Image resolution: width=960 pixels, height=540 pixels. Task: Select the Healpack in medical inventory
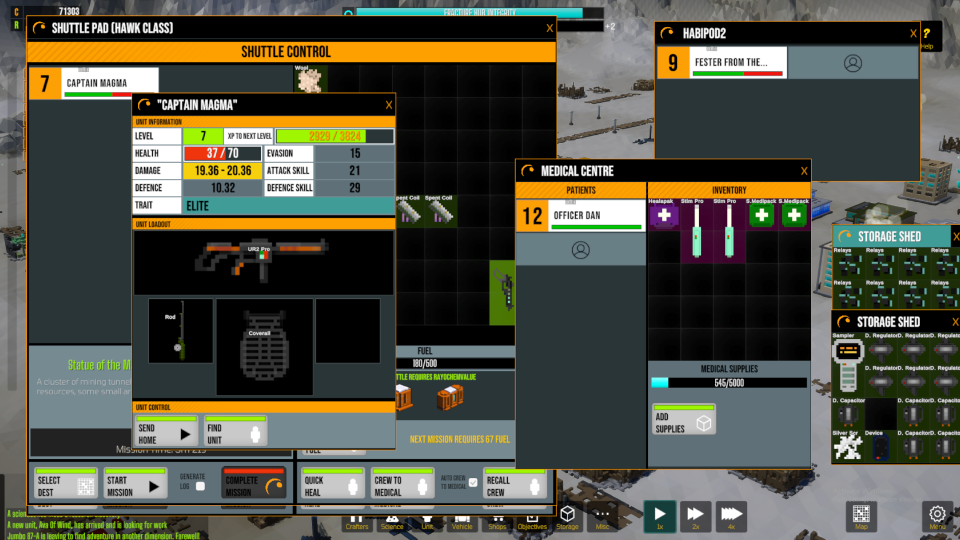coord(663,216)
